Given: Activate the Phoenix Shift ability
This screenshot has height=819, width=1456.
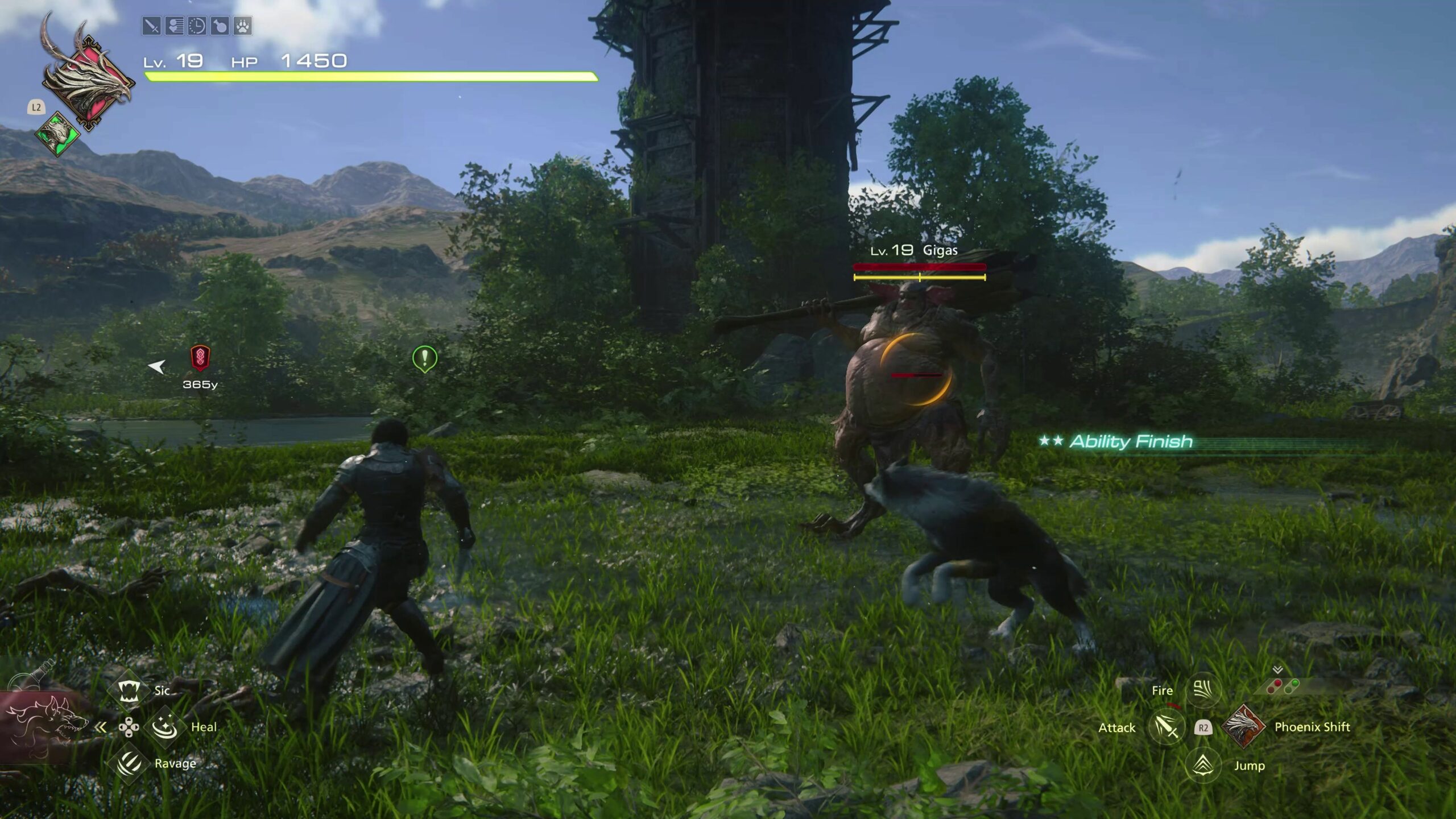Looking at the screenshot, I should [1243, 727].
